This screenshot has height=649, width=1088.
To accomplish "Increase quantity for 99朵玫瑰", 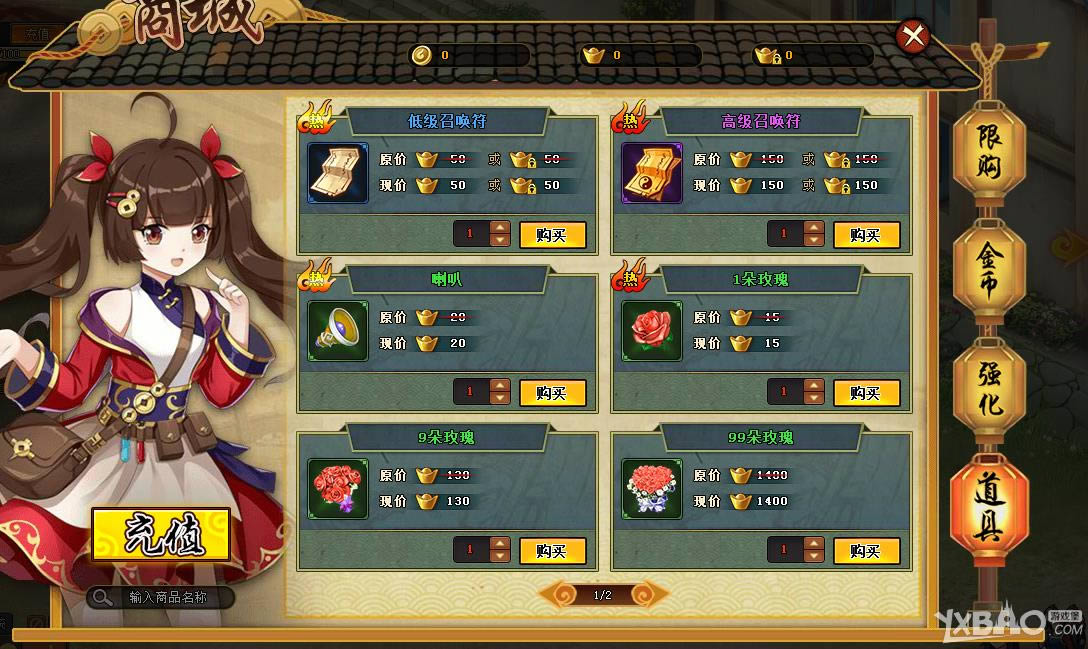I will [x=814, y=545].
